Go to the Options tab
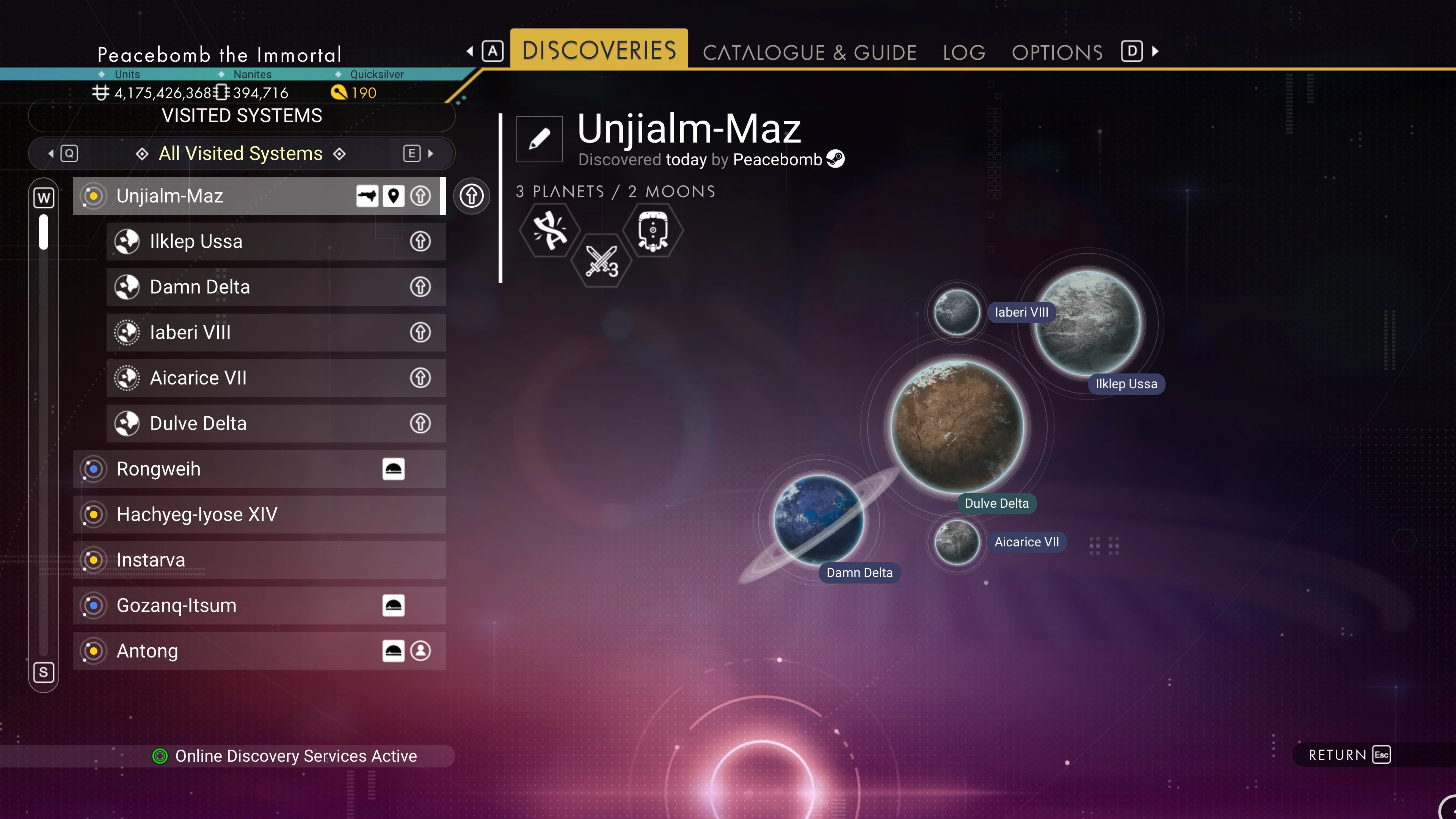 click(1057, 53)
